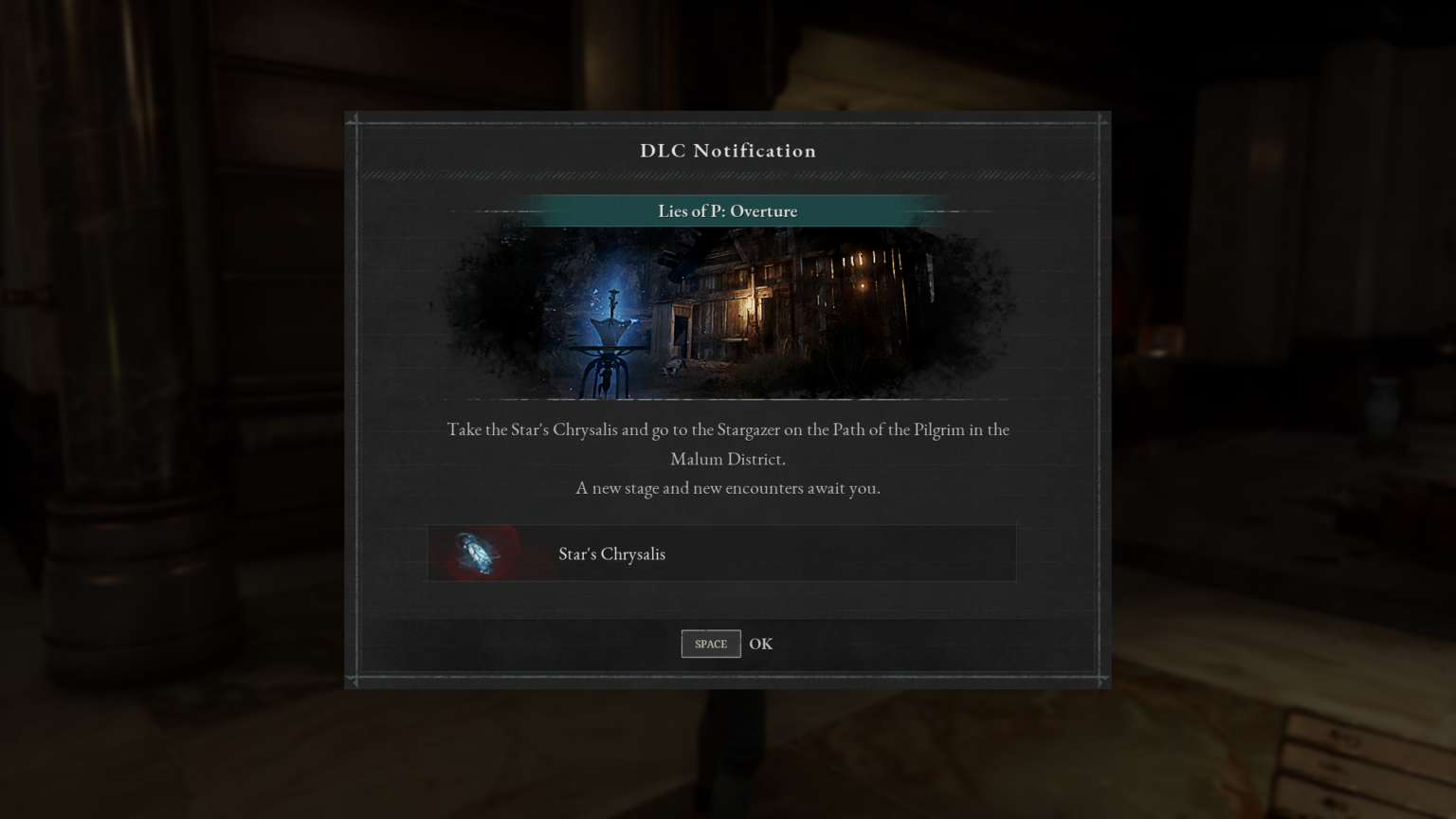Screen dimensions: 1456x819
Task: Expand the DLC preview artwork
Action: 727,313
